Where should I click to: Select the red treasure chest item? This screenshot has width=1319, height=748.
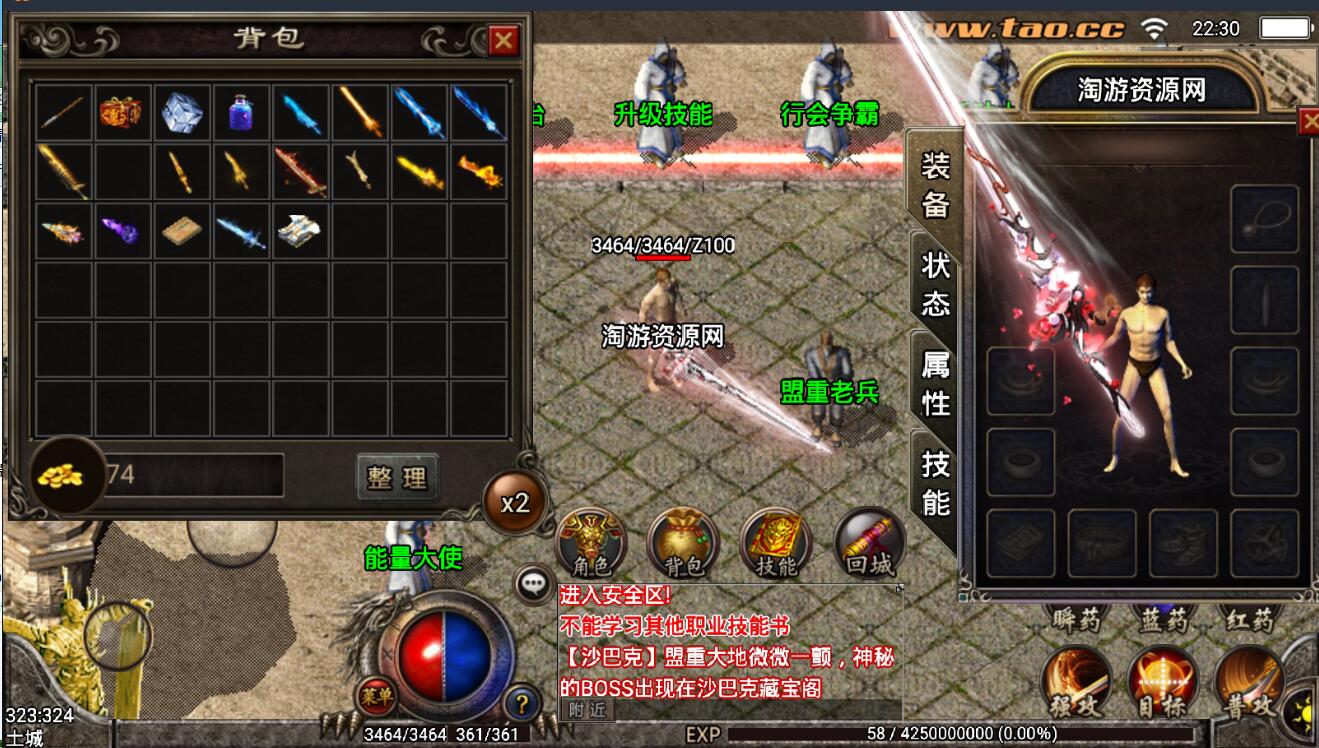point(121,112)
